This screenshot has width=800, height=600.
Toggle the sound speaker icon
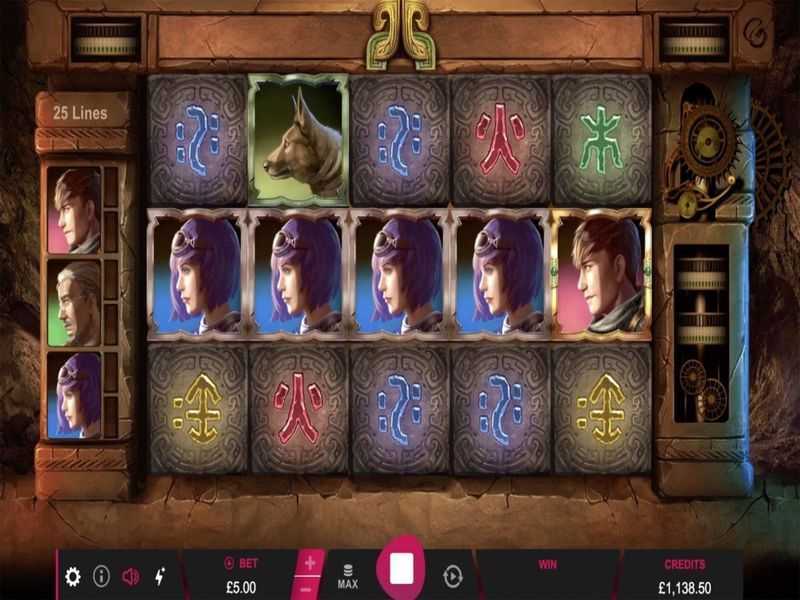130,576
